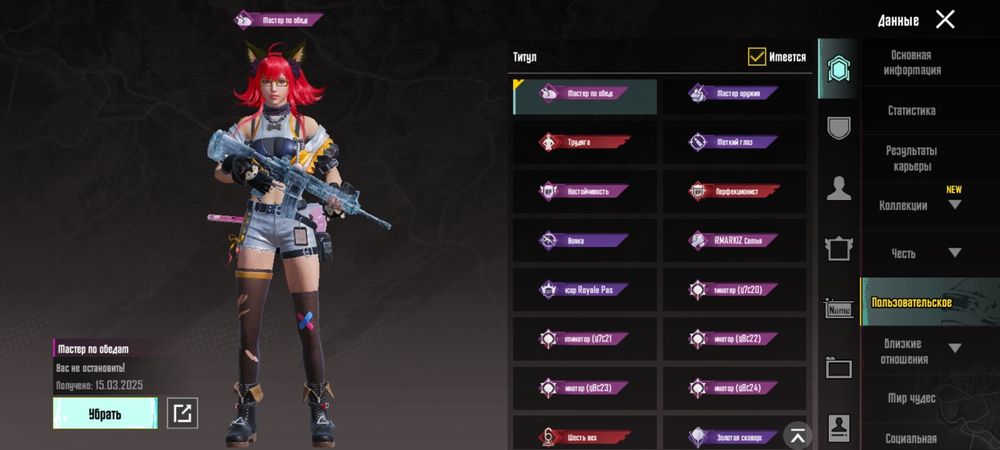Viewport: 1000px width, 450px height.
Task: Choose the Royale Pas title
Action: 585,289
